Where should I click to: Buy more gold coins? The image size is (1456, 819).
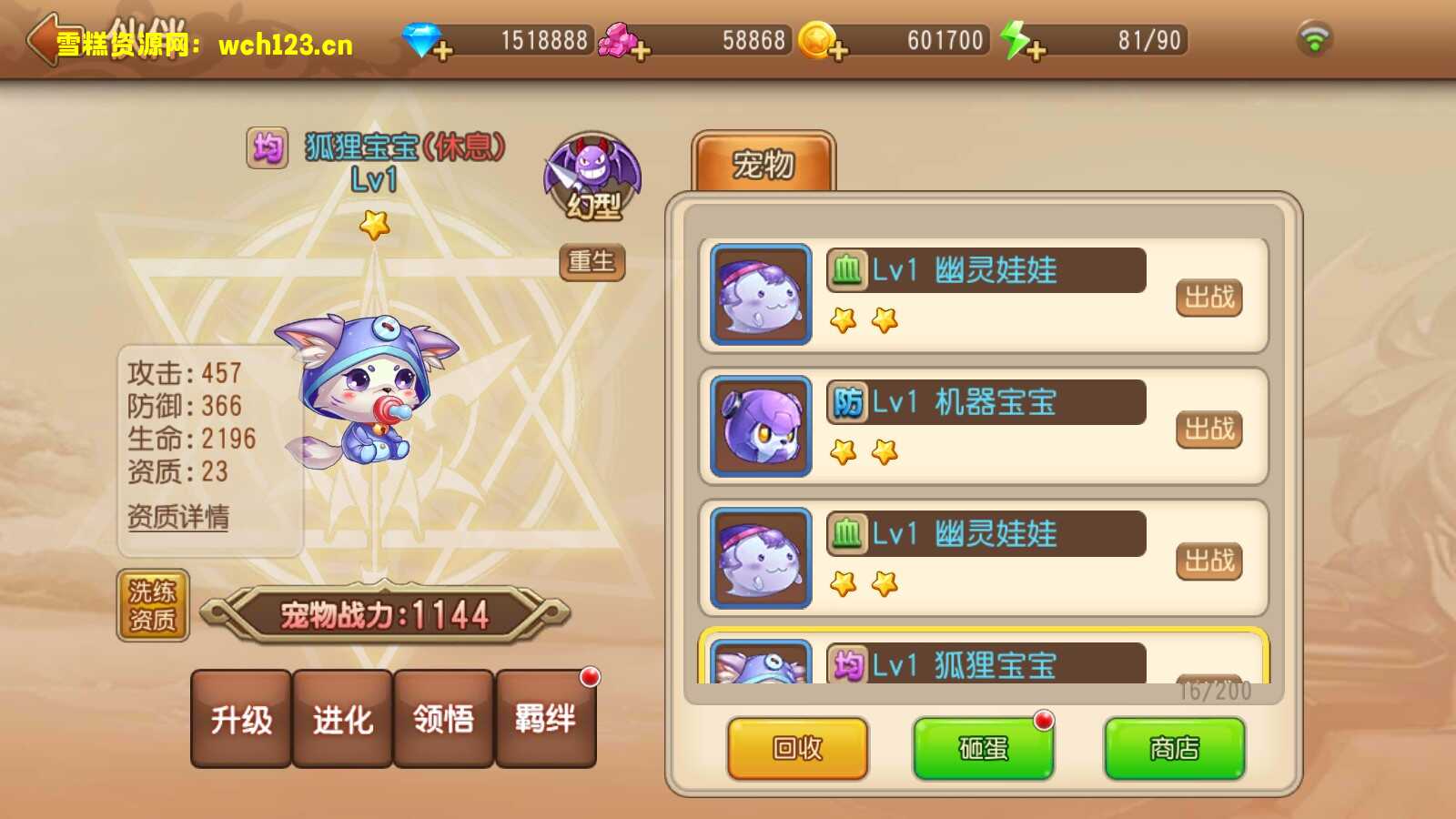[x=837, y=50]
